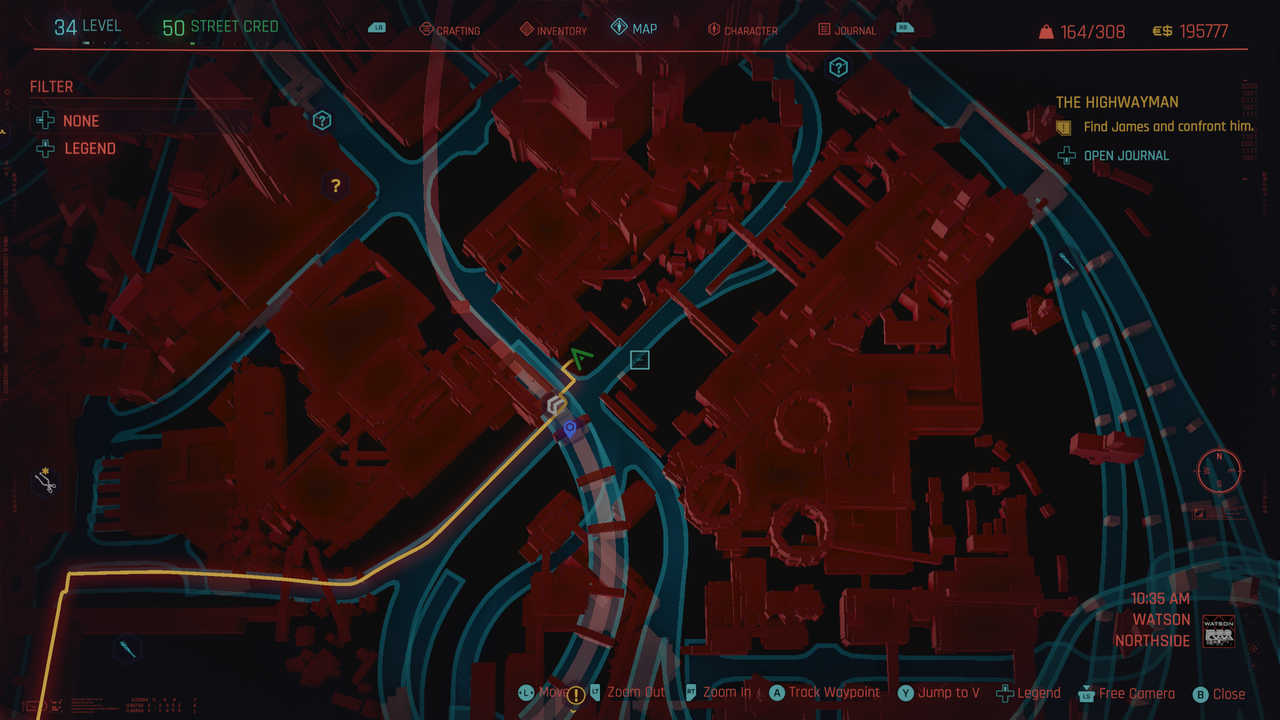
Task: Show the map Legend
Action: [89, 149]
